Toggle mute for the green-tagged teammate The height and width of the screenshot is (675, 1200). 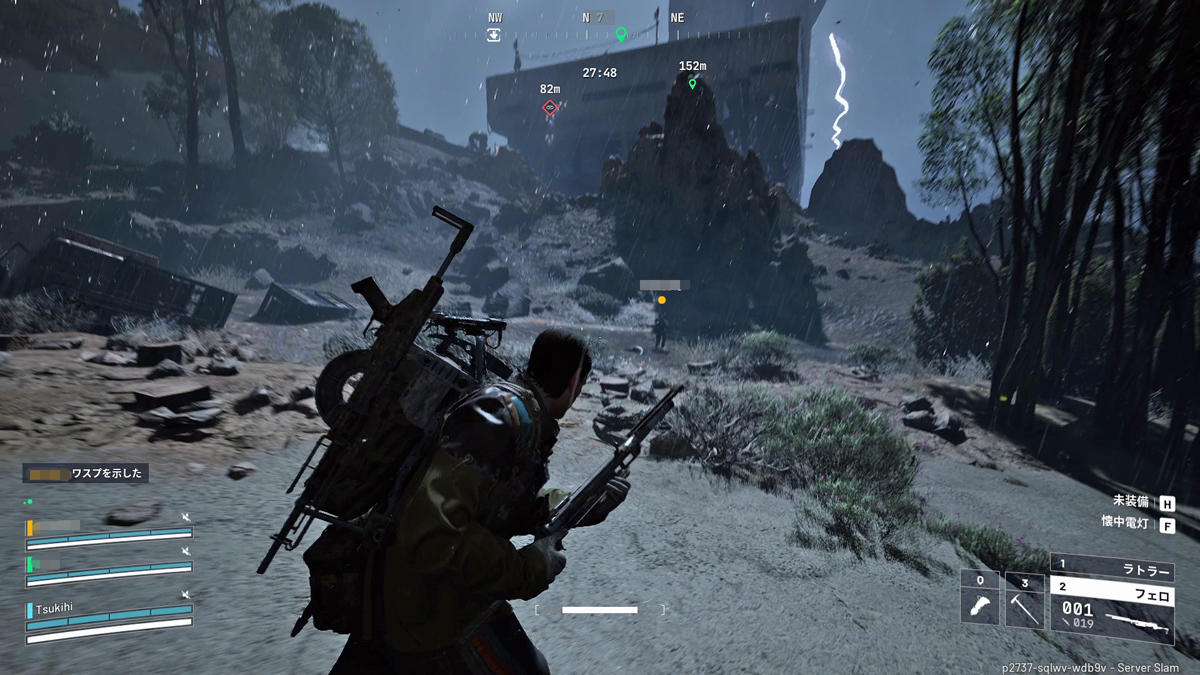186,551
